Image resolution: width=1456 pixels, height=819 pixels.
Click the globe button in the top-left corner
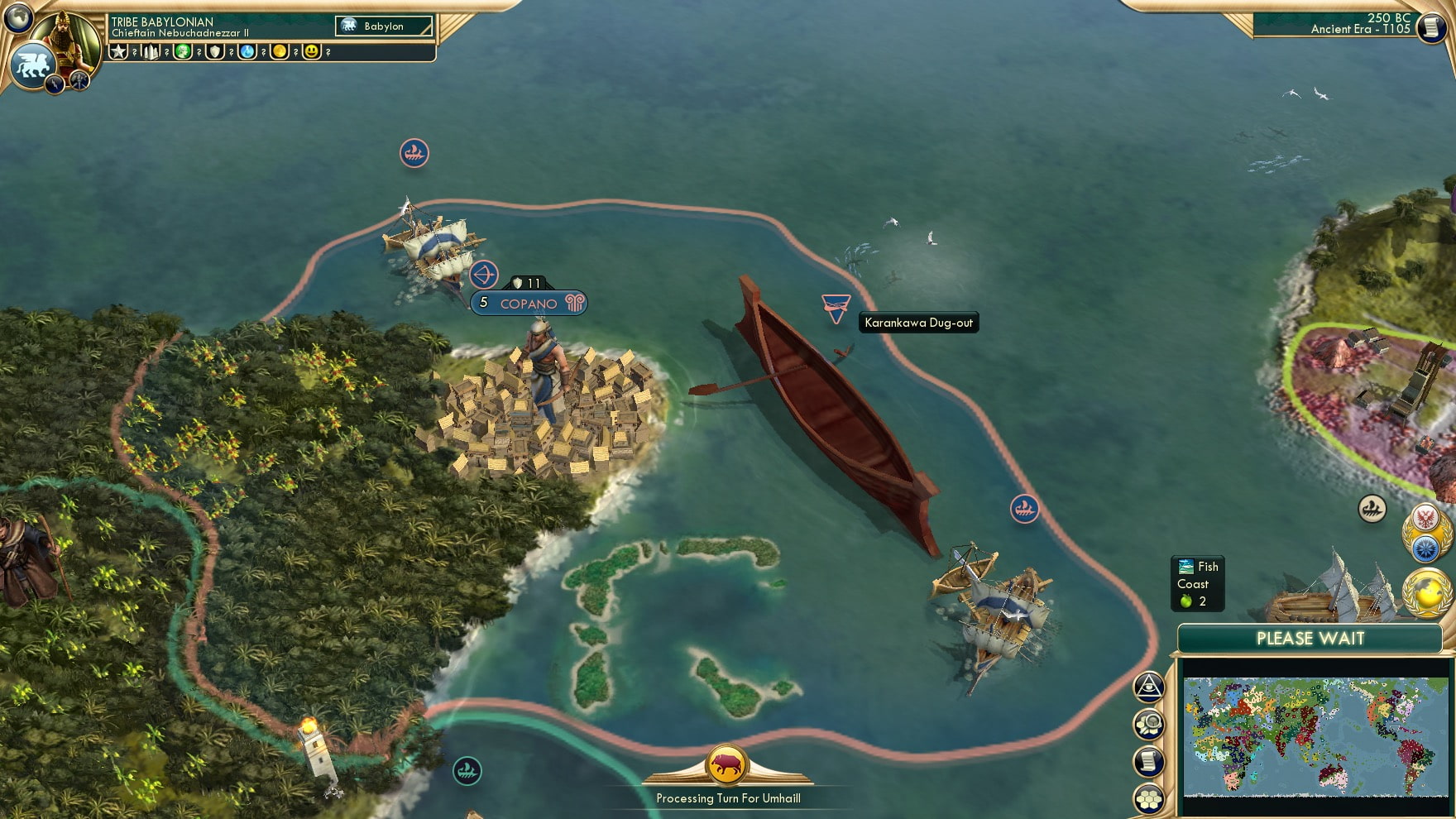coord(18,17)
